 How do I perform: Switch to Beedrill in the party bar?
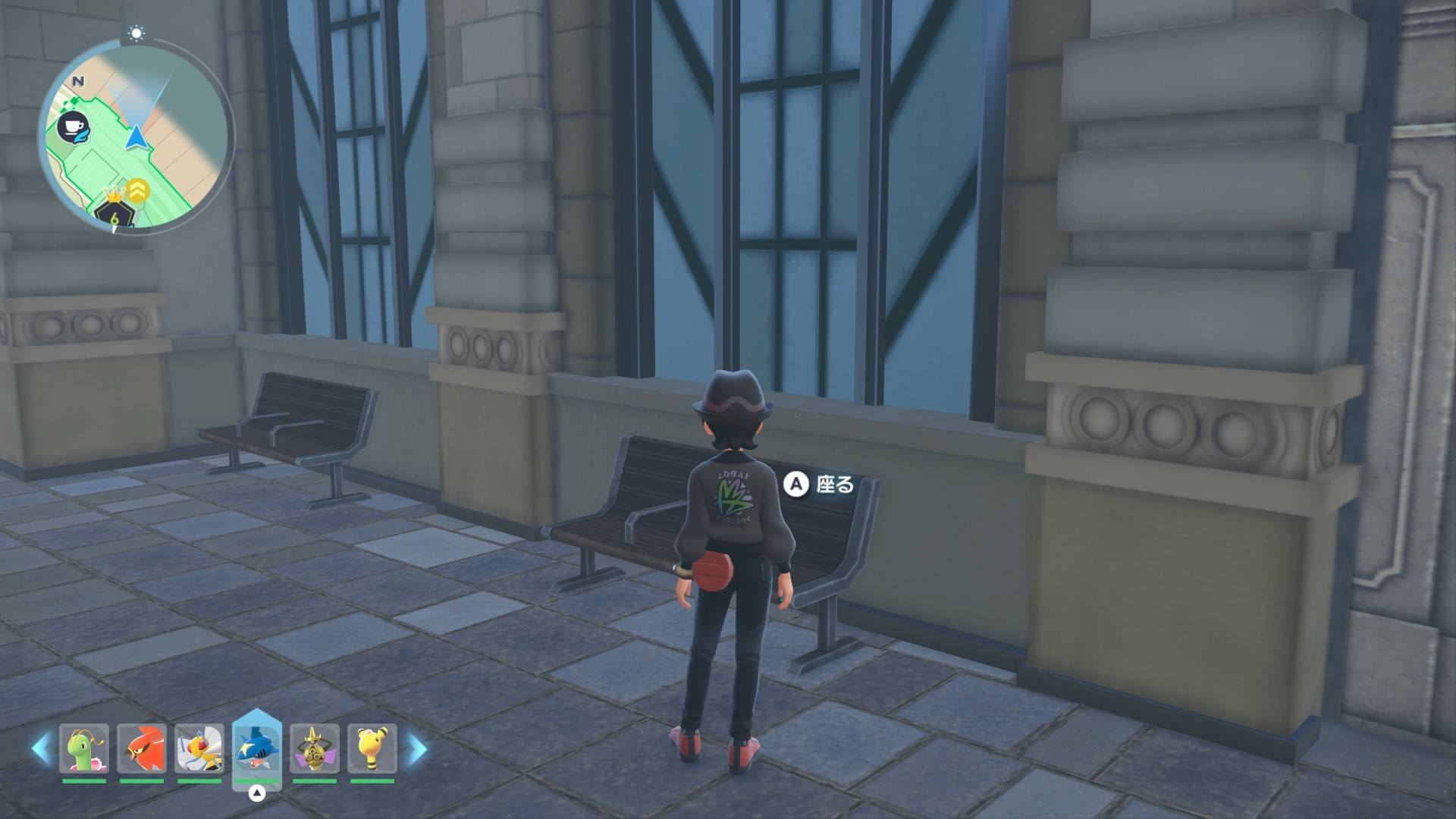point(199,749)
